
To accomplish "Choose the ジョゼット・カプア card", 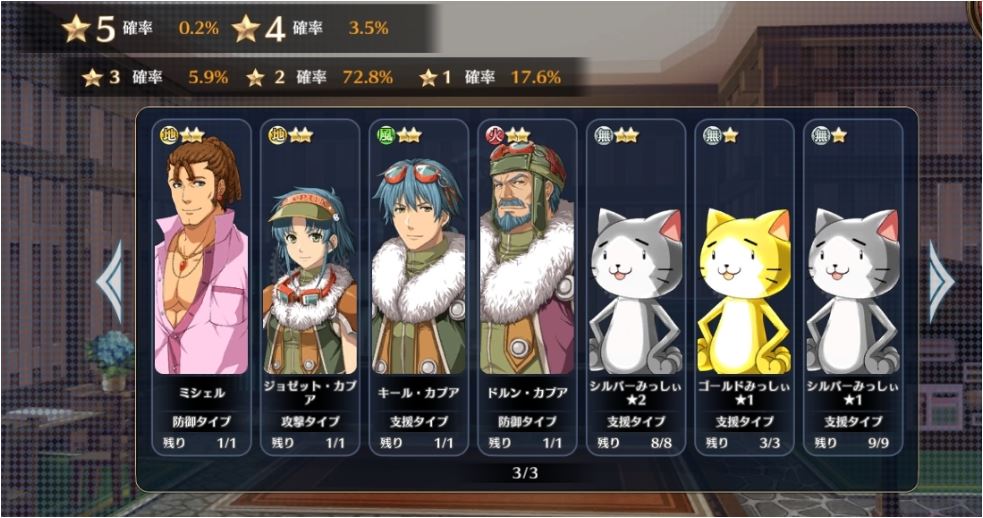I will click(309, 285).
